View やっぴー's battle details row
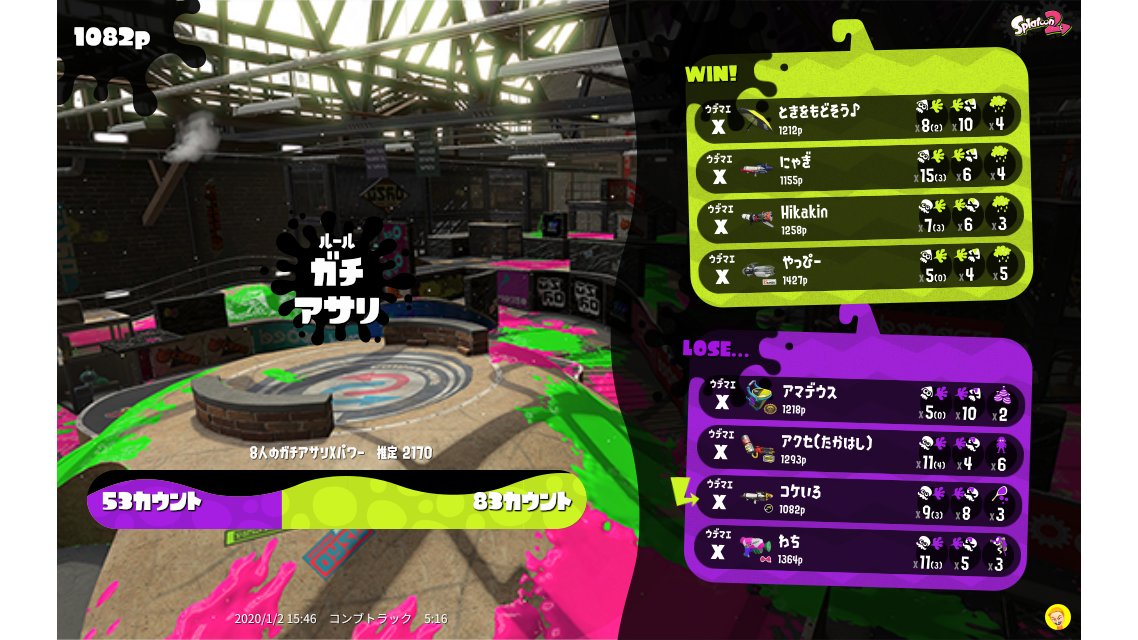 (x=858, y=267)
